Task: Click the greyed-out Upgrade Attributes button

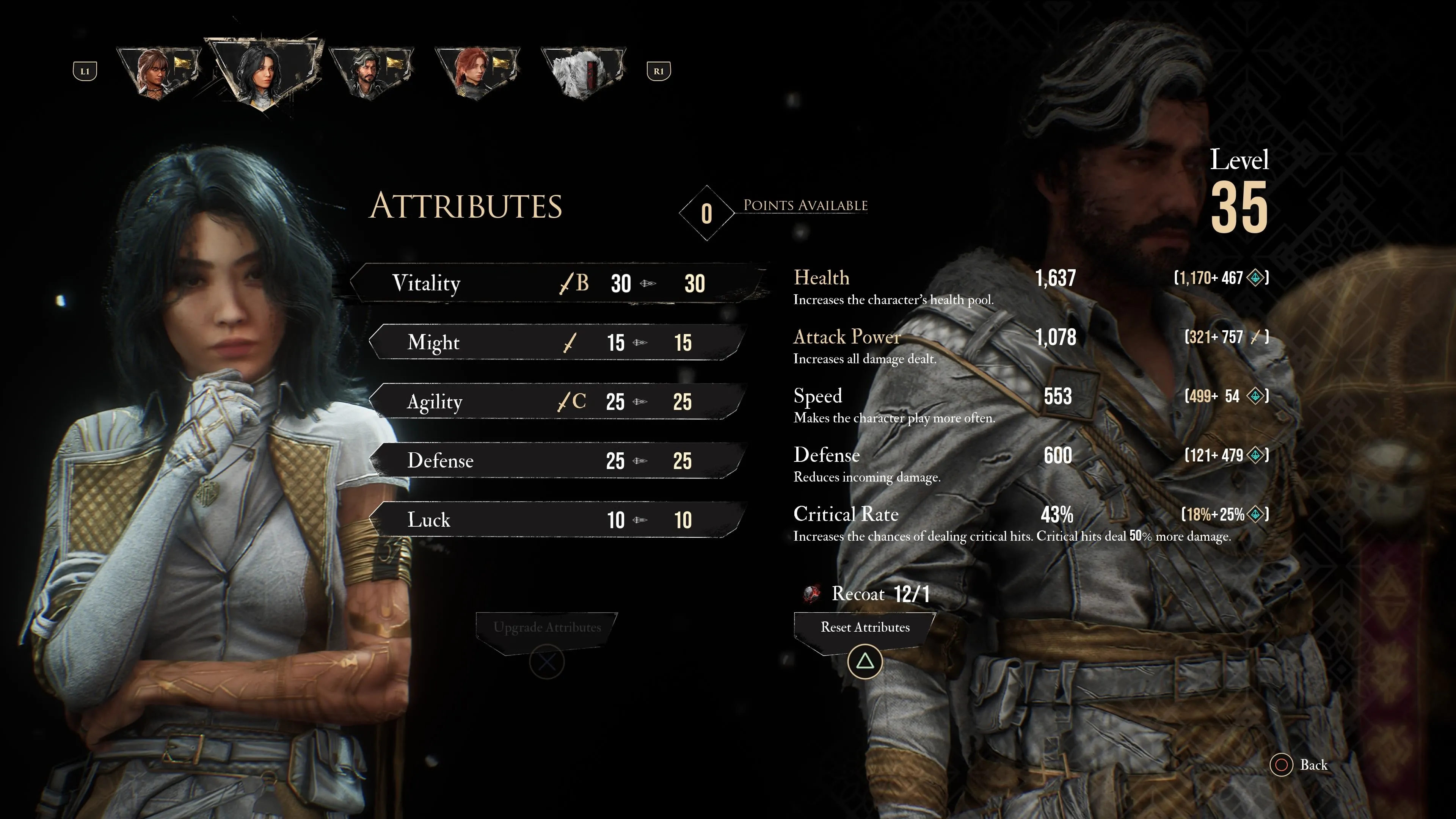Action: [x=546, y=628]
